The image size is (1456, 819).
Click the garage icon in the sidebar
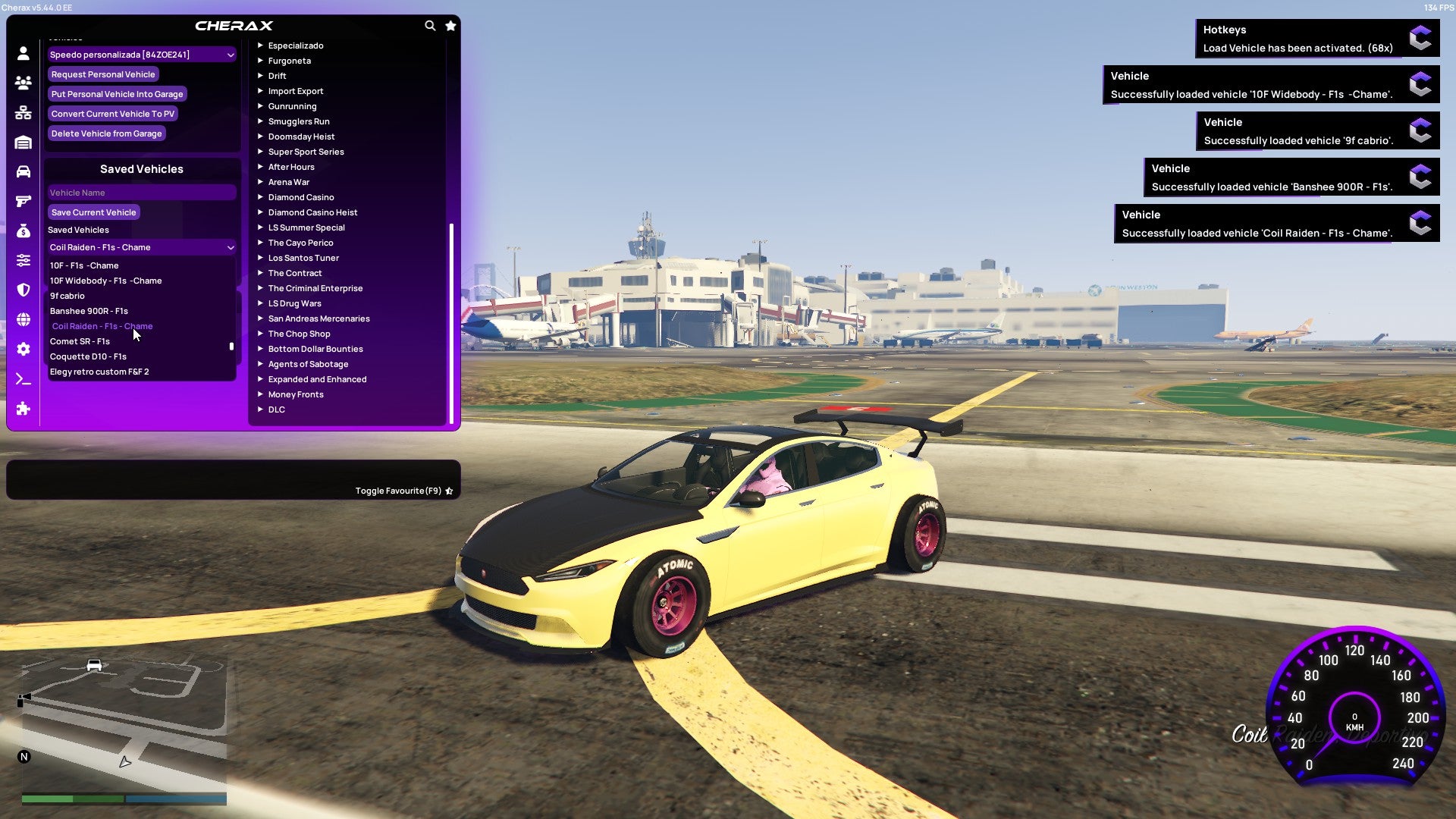[x=23, y=141]
